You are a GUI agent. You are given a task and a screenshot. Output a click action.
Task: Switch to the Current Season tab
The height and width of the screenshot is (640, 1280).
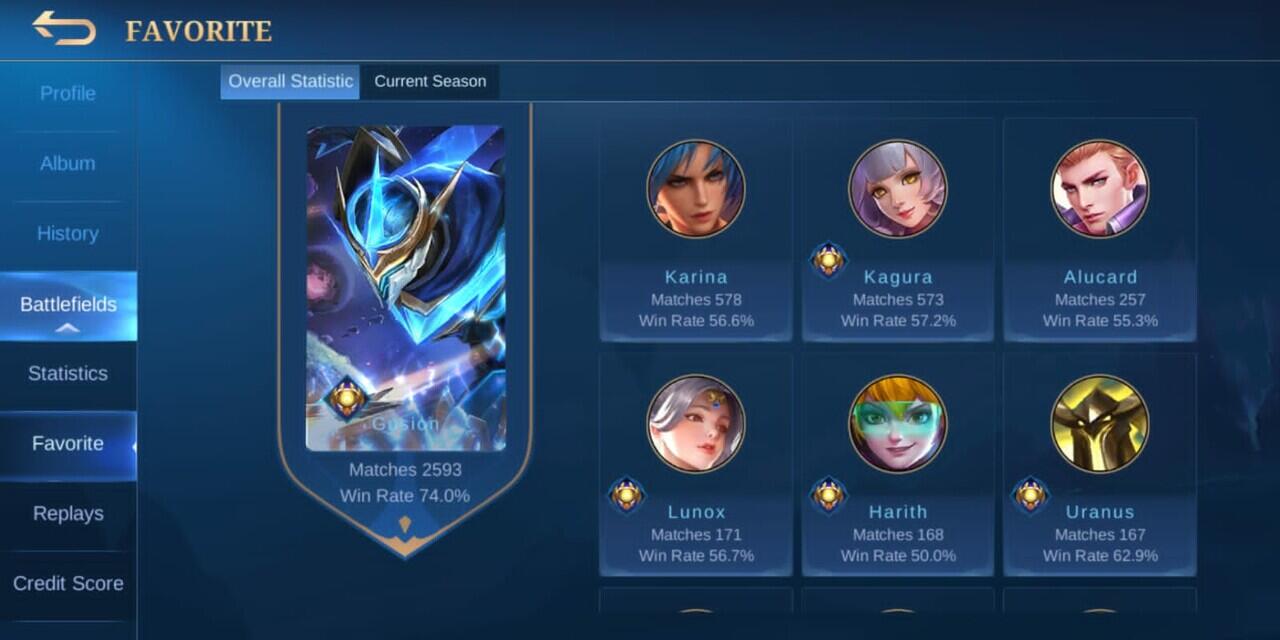430,82
